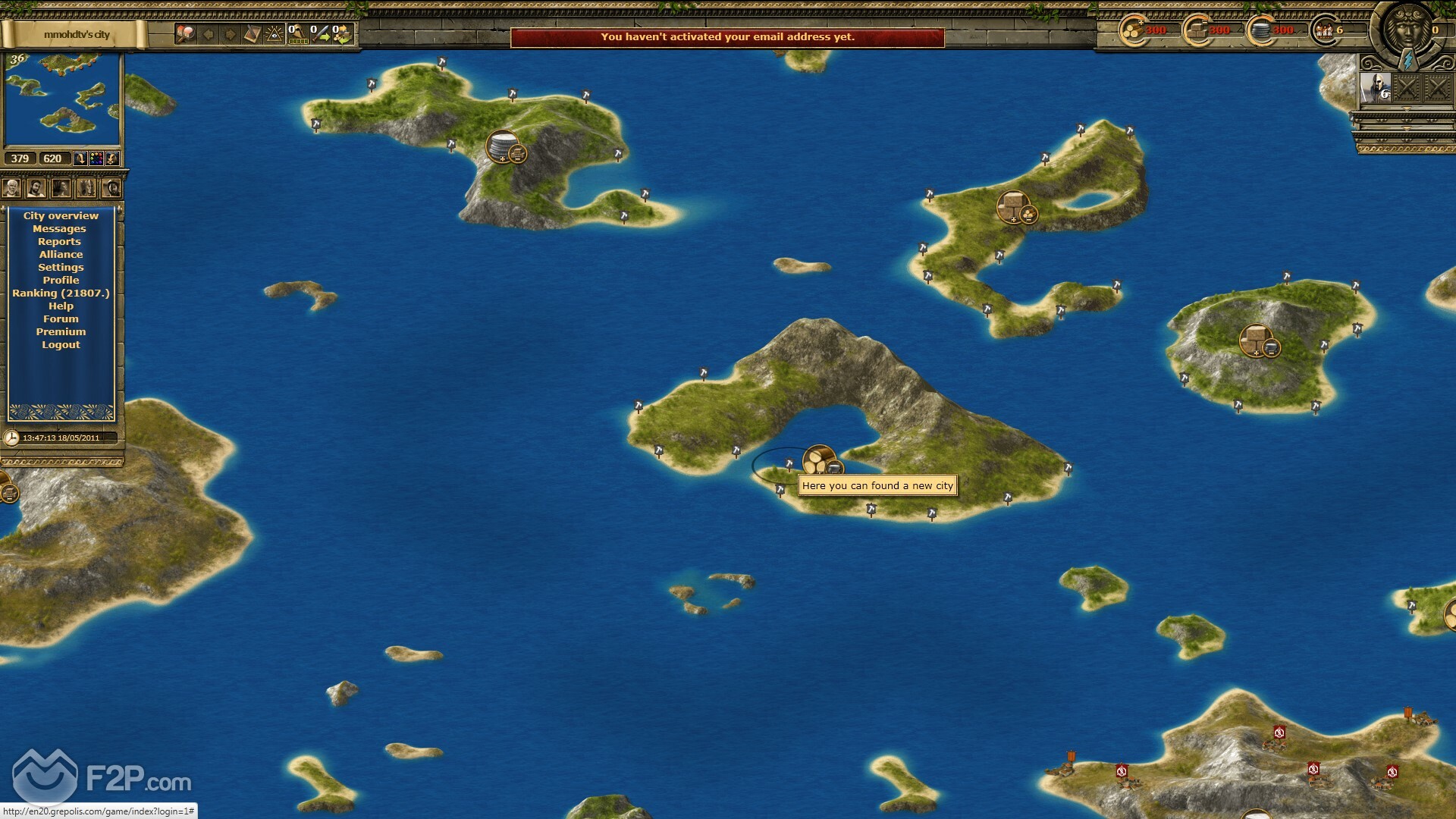View Reports in the side menu
The image size is (1456, 819).
pyautogui.click(x=59, y=242)
